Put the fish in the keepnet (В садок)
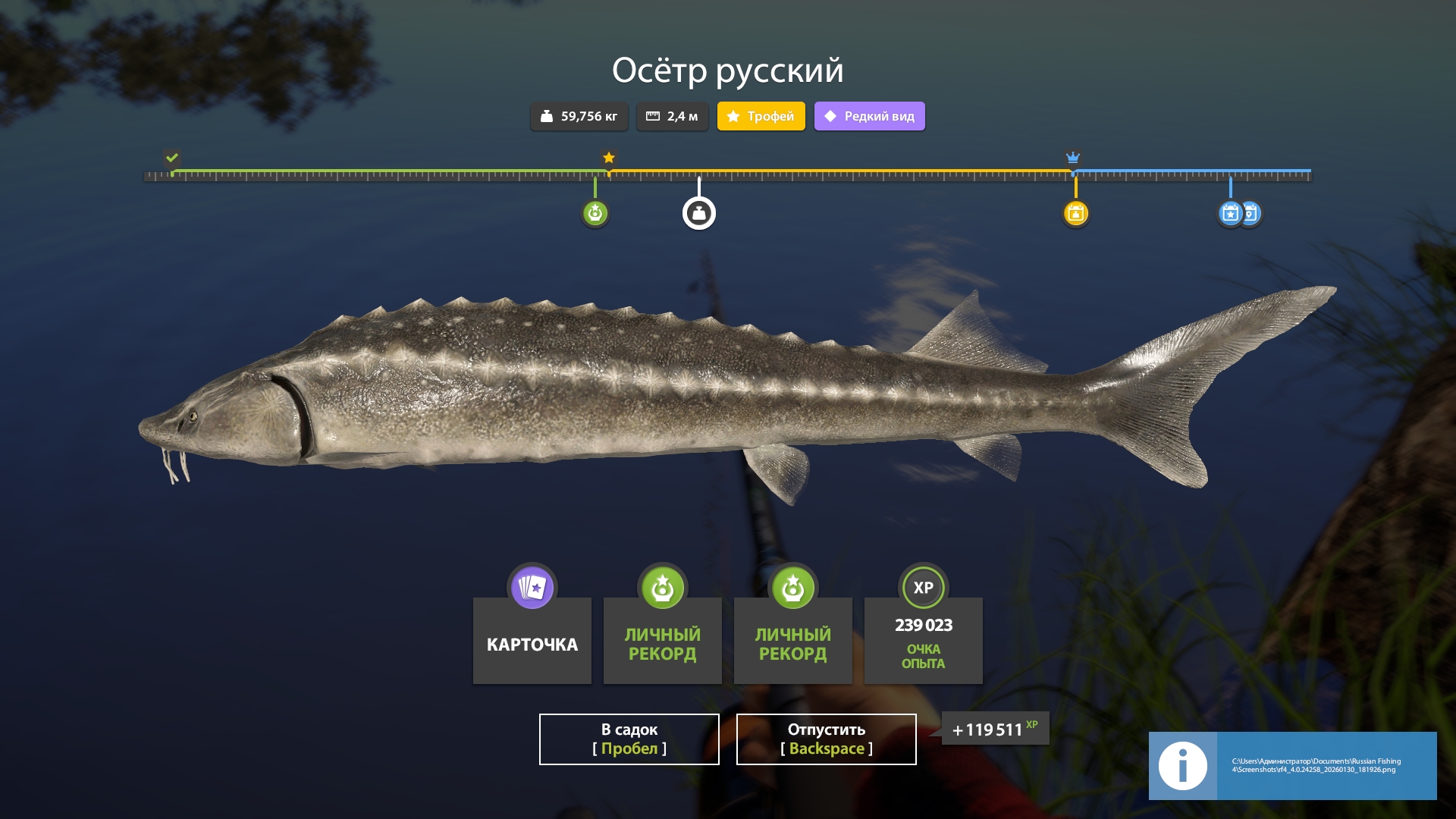Screen dimensions: 1456x819 click(x=629, y=739)
